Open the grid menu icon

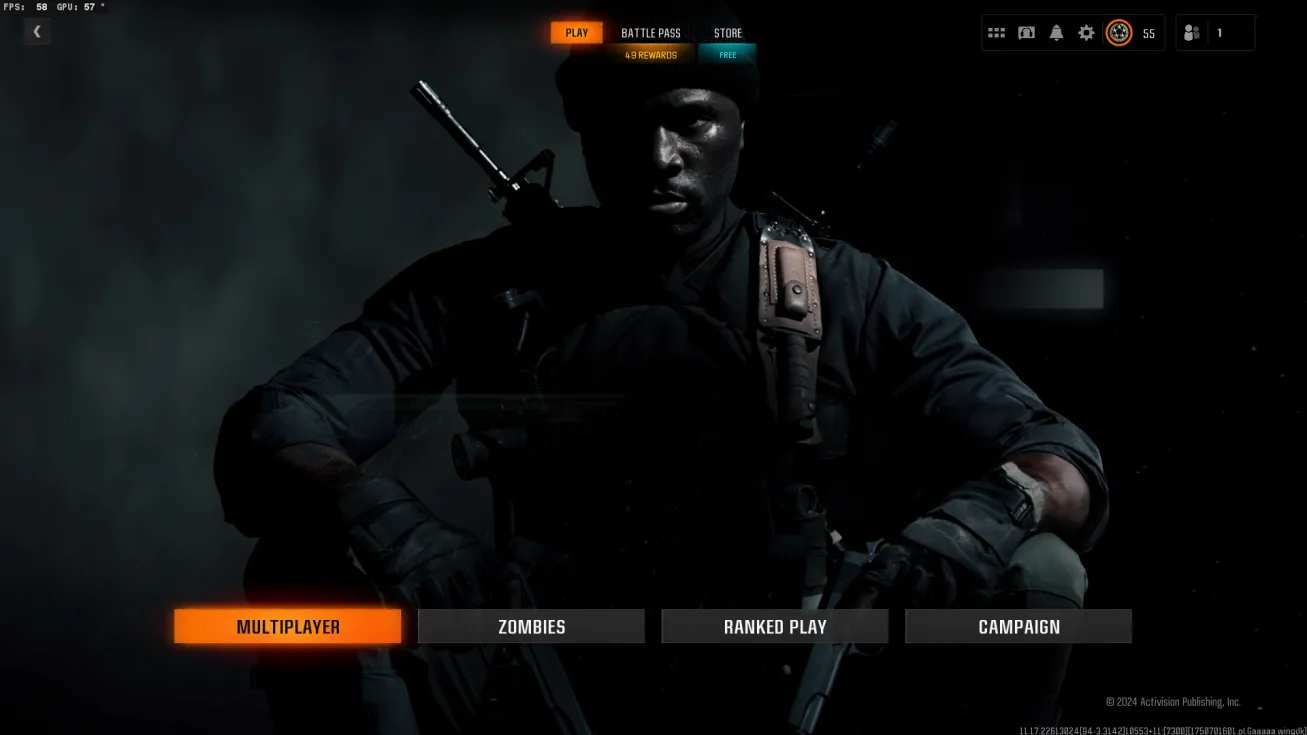996,33
